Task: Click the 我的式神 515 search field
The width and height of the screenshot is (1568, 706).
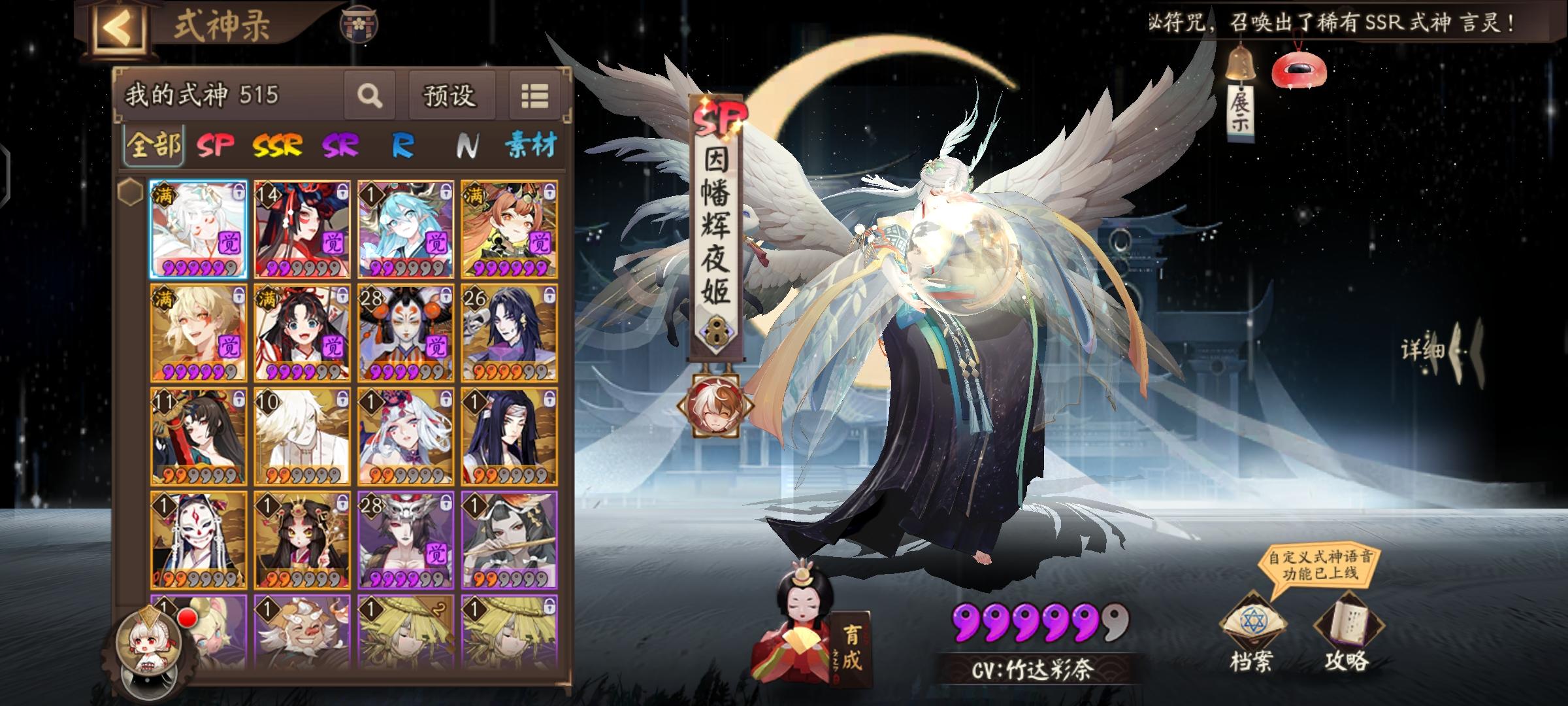Action: [x=203, y=95]
